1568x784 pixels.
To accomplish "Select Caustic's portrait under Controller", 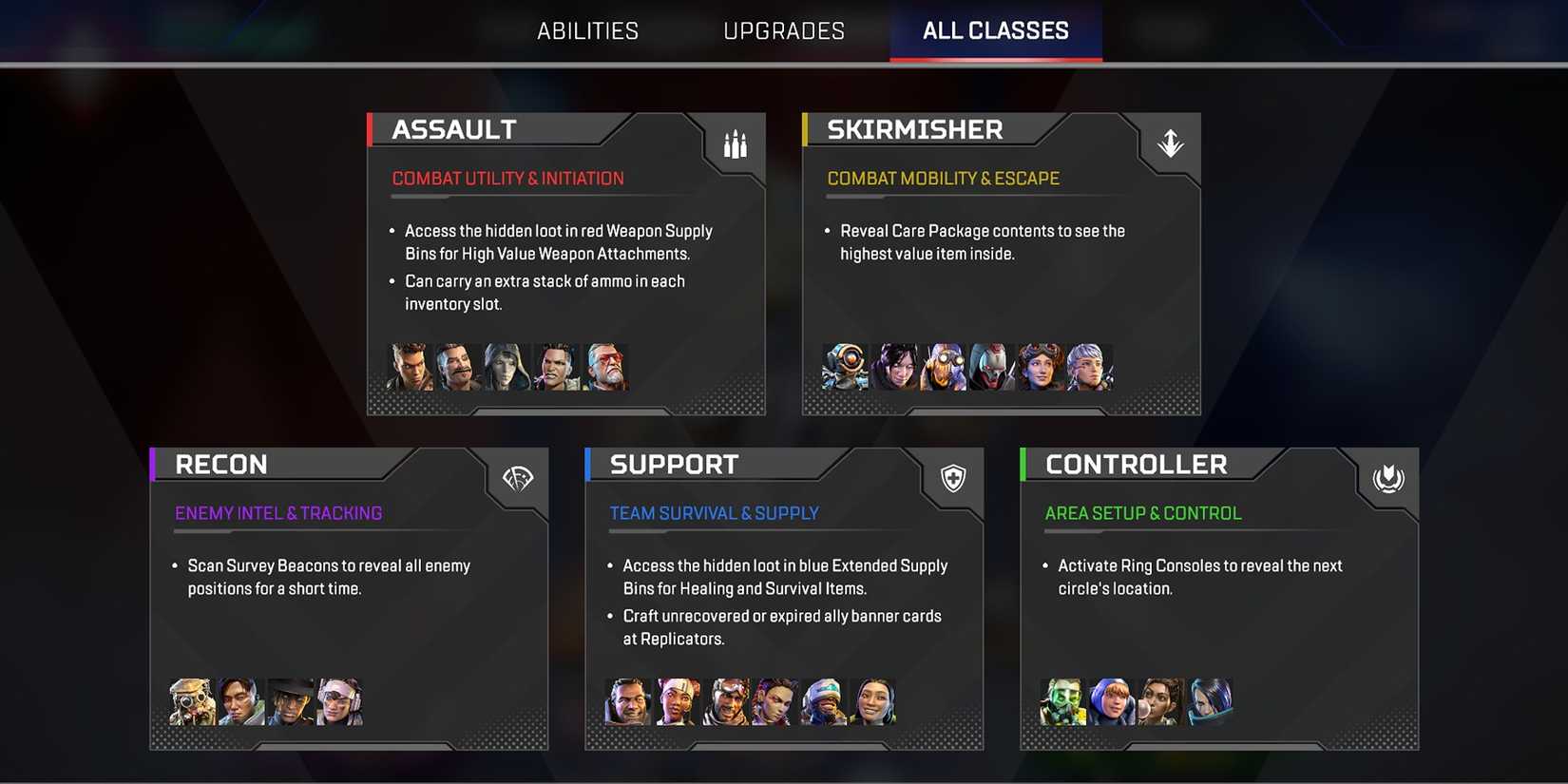I will tap(1063, 701).
